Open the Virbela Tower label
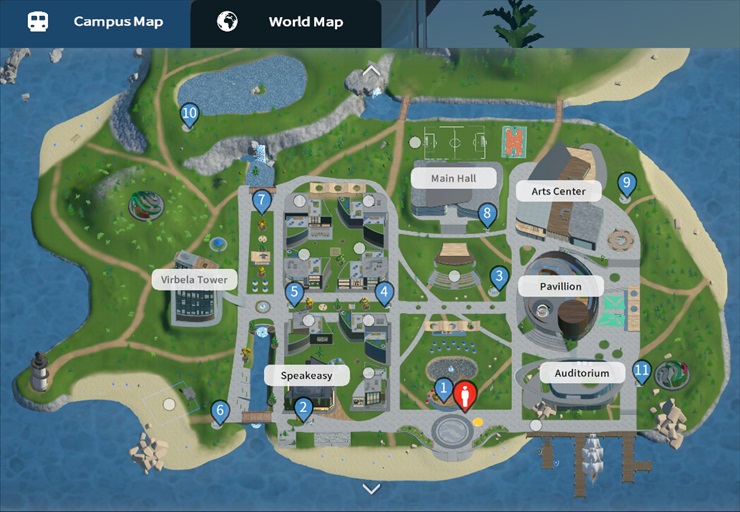This screenshot has width=740, height=512. 195,279
